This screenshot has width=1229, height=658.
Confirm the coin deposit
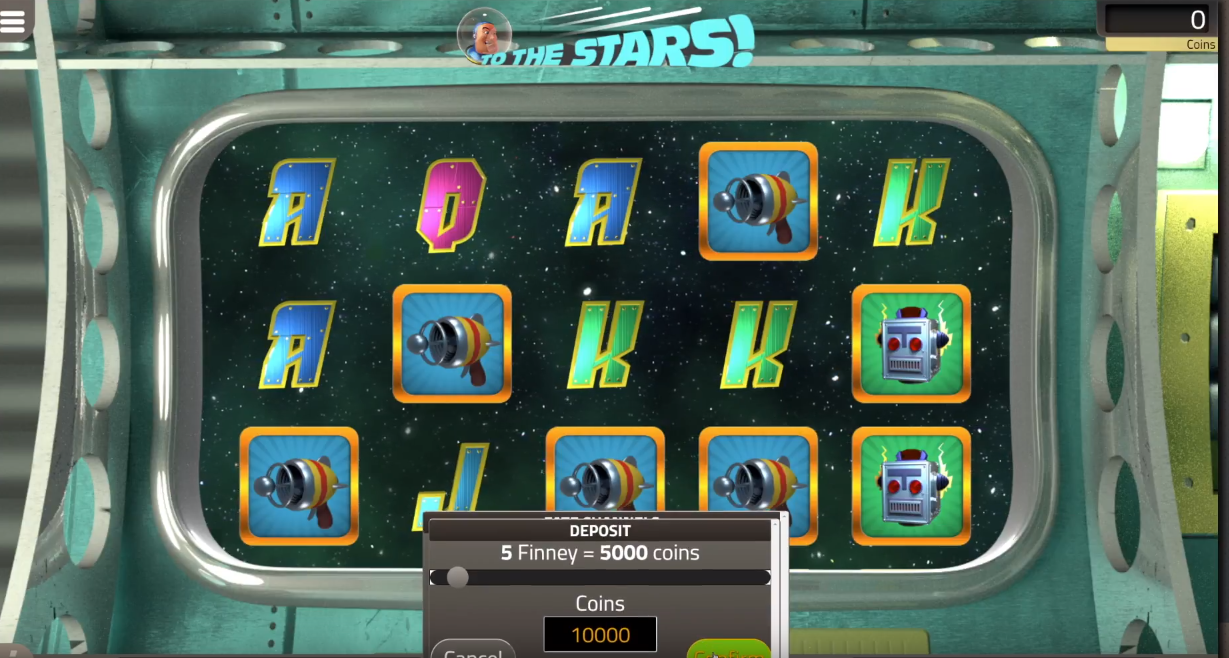pos(729,650)
